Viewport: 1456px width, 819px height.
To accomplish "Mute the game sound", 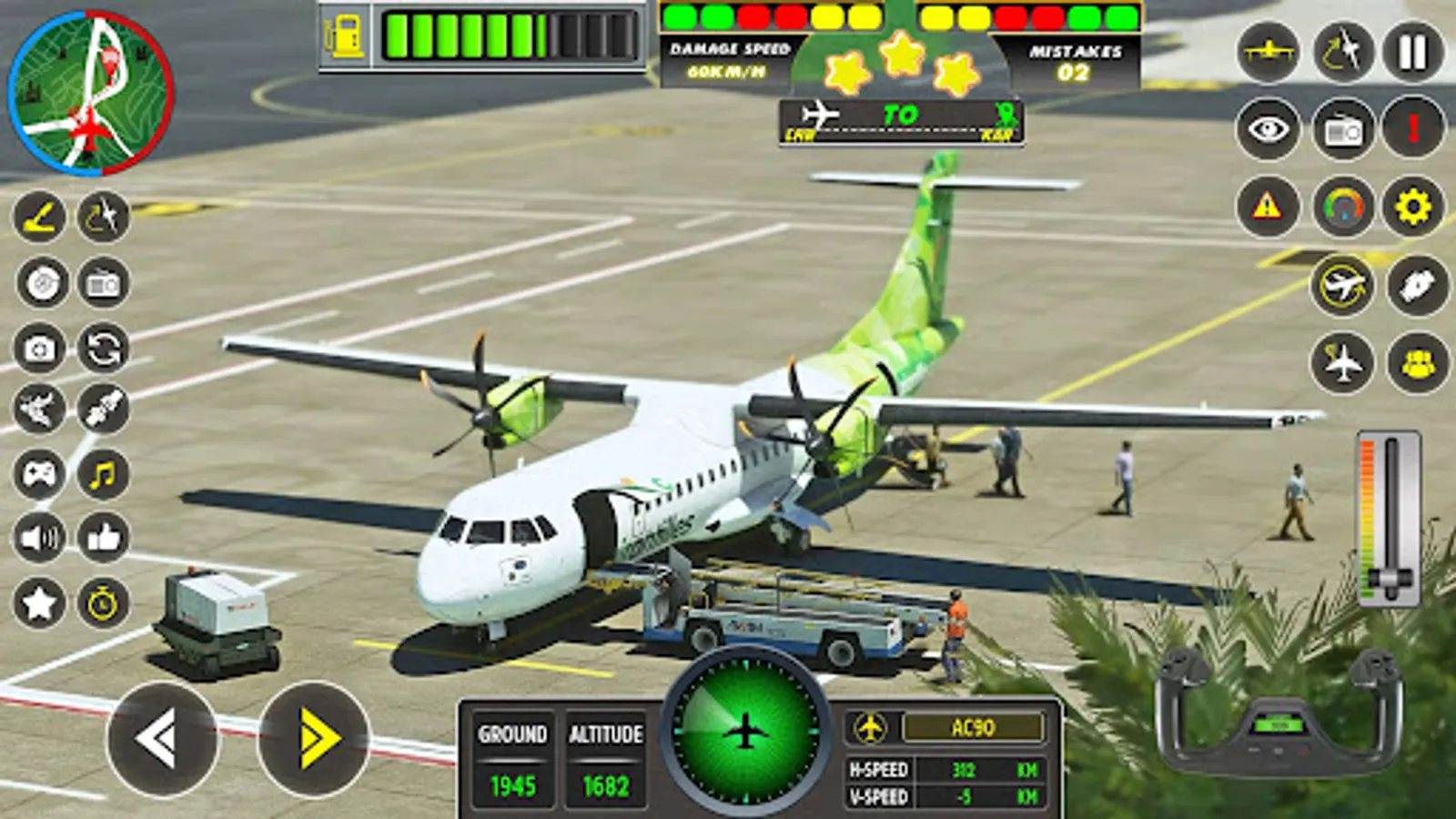I will click(x=36, y=540).
